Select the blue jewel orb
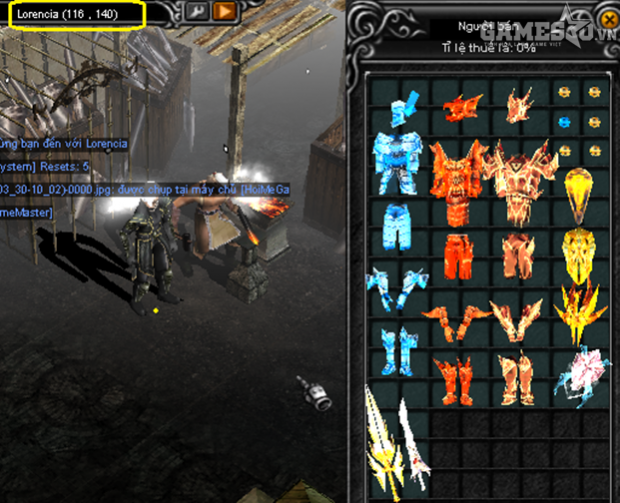620x503 pixels. pyautogui.click(x=565, y=122)
